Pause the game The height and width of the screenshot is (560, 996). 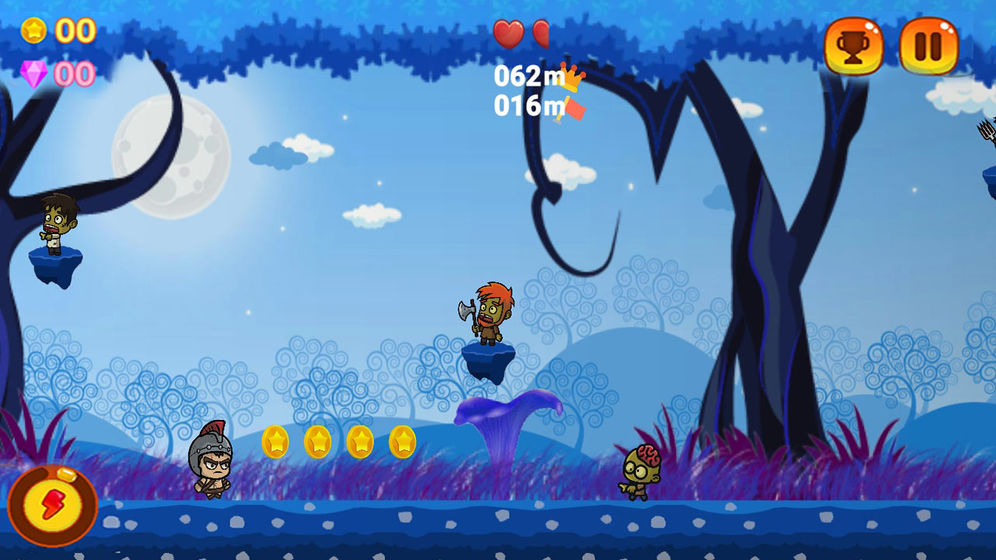pos(928,47)
